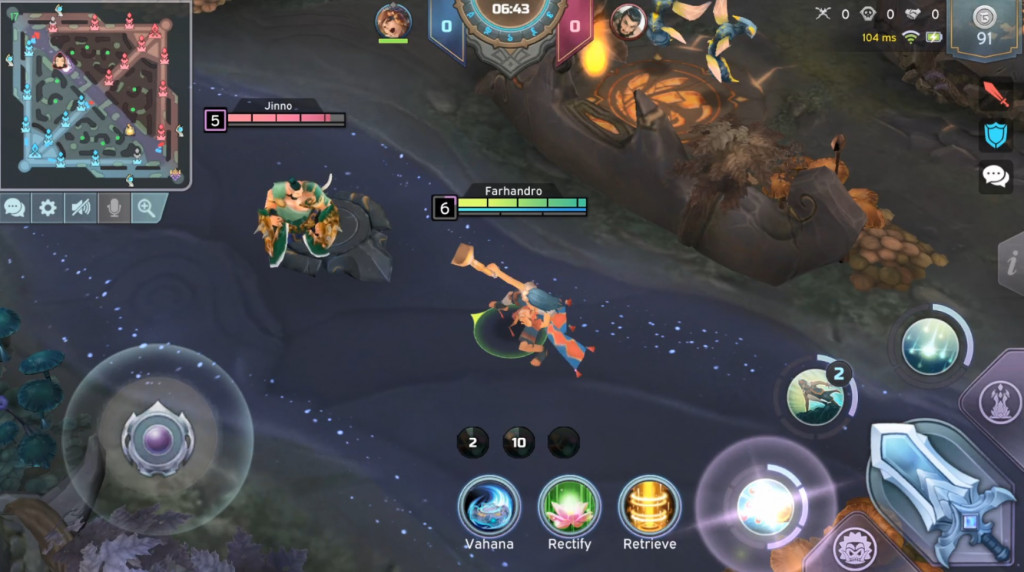Use the Rectify lotus skill
Image resolution: width=1024 pixels, height=572 pixels.
click(569, 507)
